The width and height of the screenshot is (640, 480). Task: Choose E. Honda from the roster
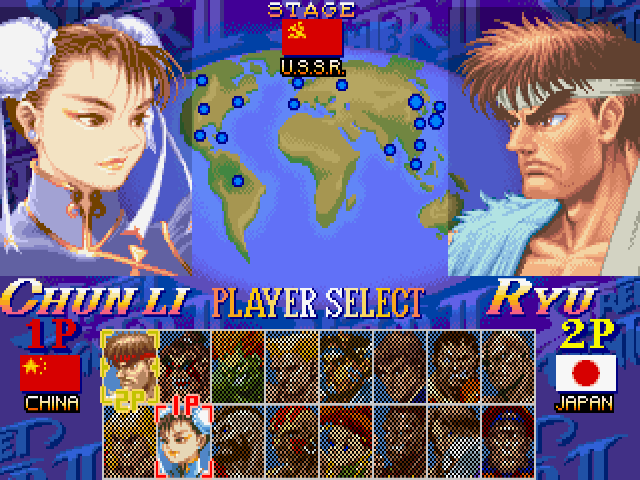[x=183, y=363]
